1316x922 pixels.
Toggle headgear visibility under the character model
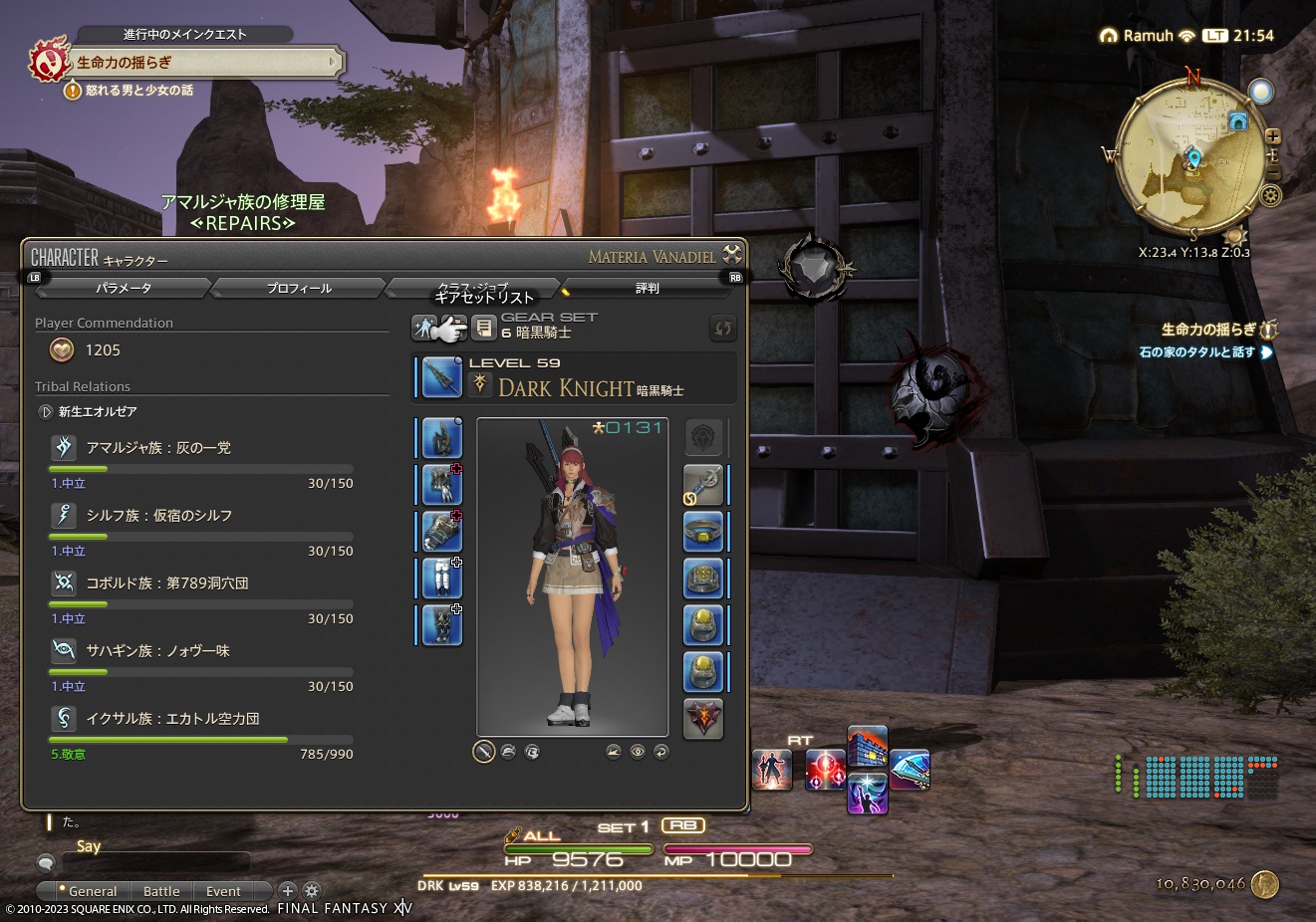coord(508,752)
